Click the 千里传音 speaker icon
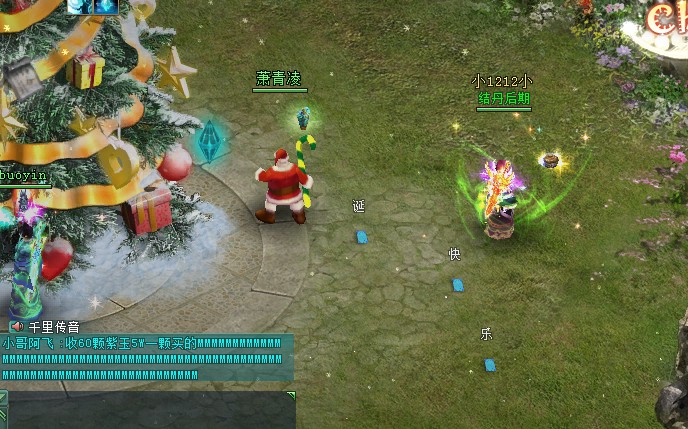 point(16,326)
